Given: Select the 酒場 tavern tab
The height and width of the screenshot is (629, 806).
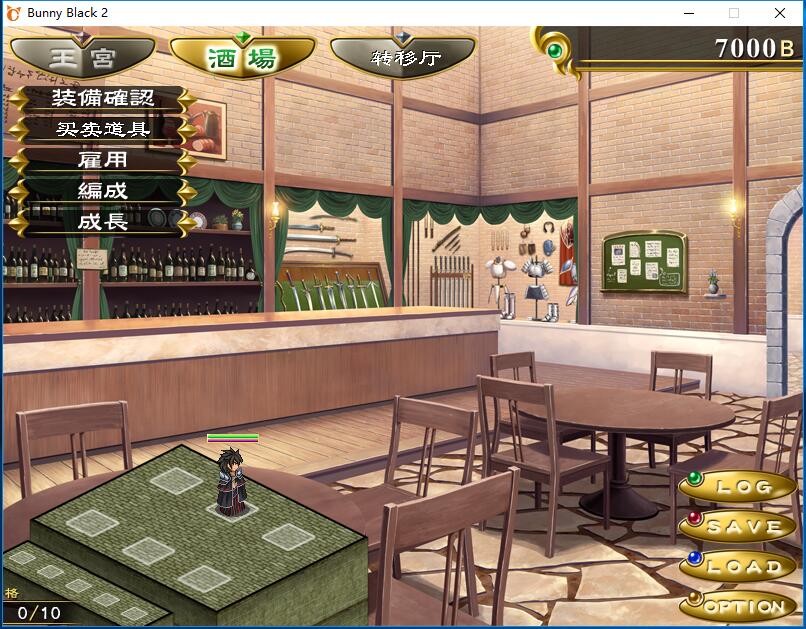Looking at the screenshot, I should click(x=243, y=57).
